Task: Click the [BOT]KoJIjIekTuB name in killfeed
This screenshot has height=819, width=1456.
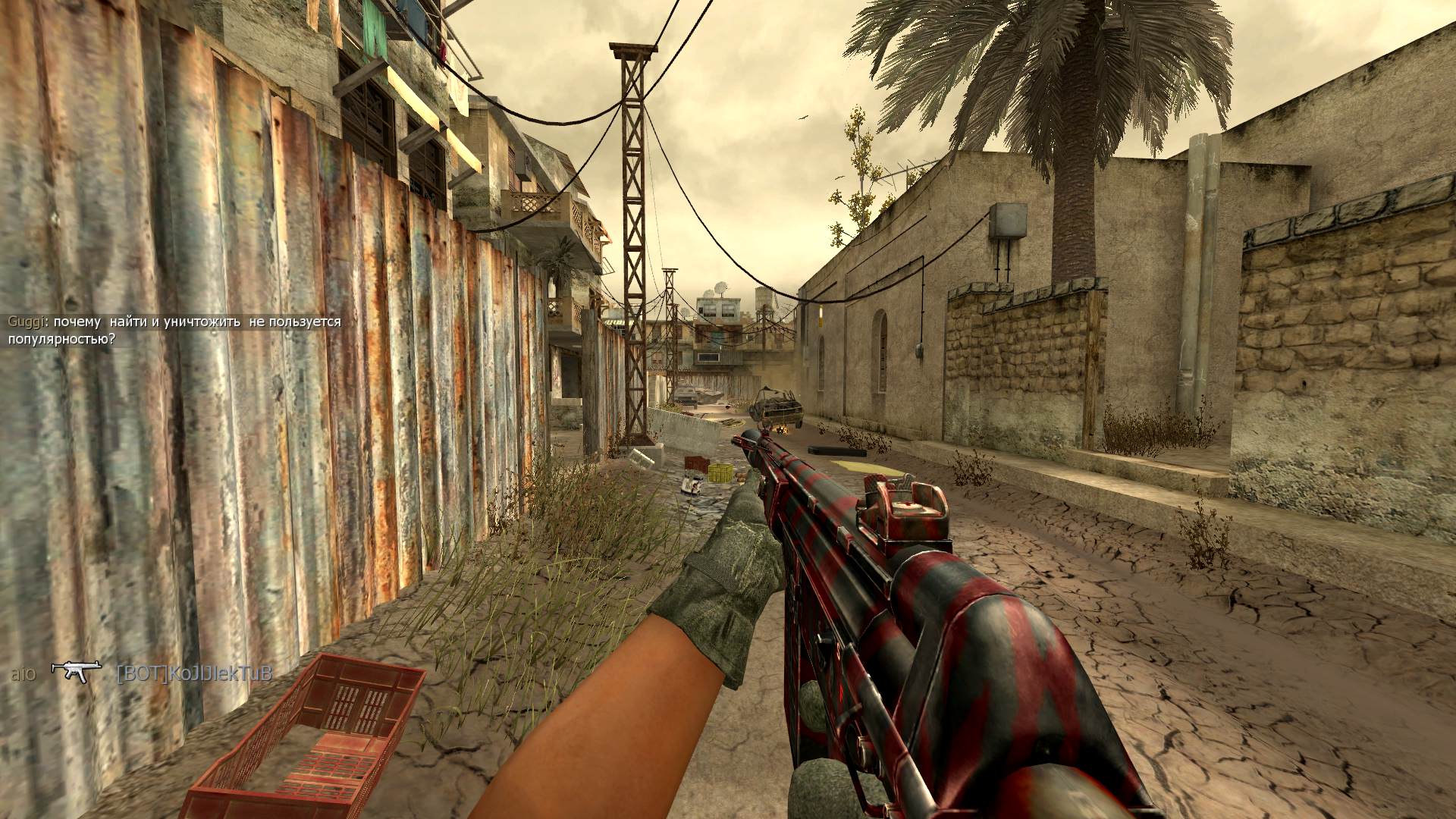Action: click(194, 673)
